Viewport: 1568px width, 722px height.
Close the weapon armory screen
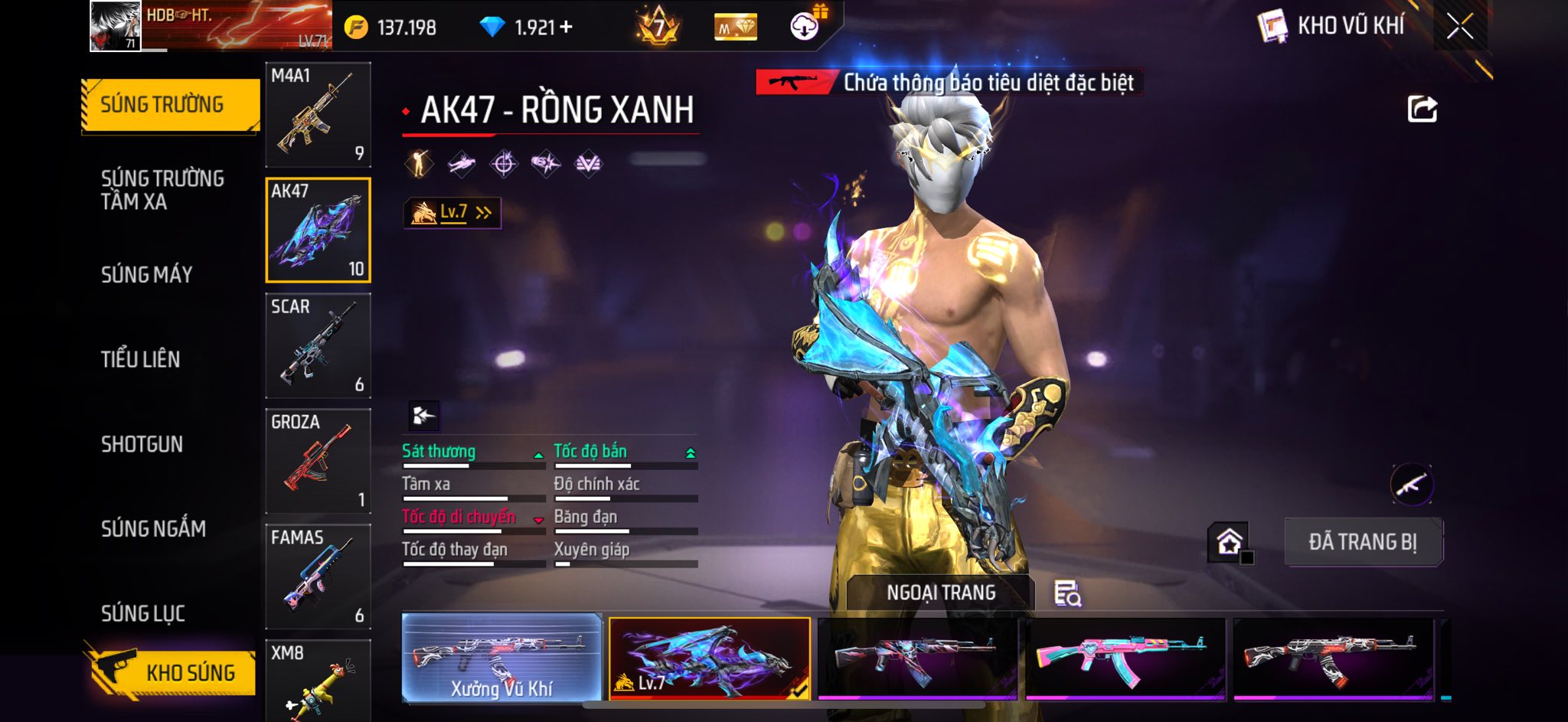coord(1459,27)
